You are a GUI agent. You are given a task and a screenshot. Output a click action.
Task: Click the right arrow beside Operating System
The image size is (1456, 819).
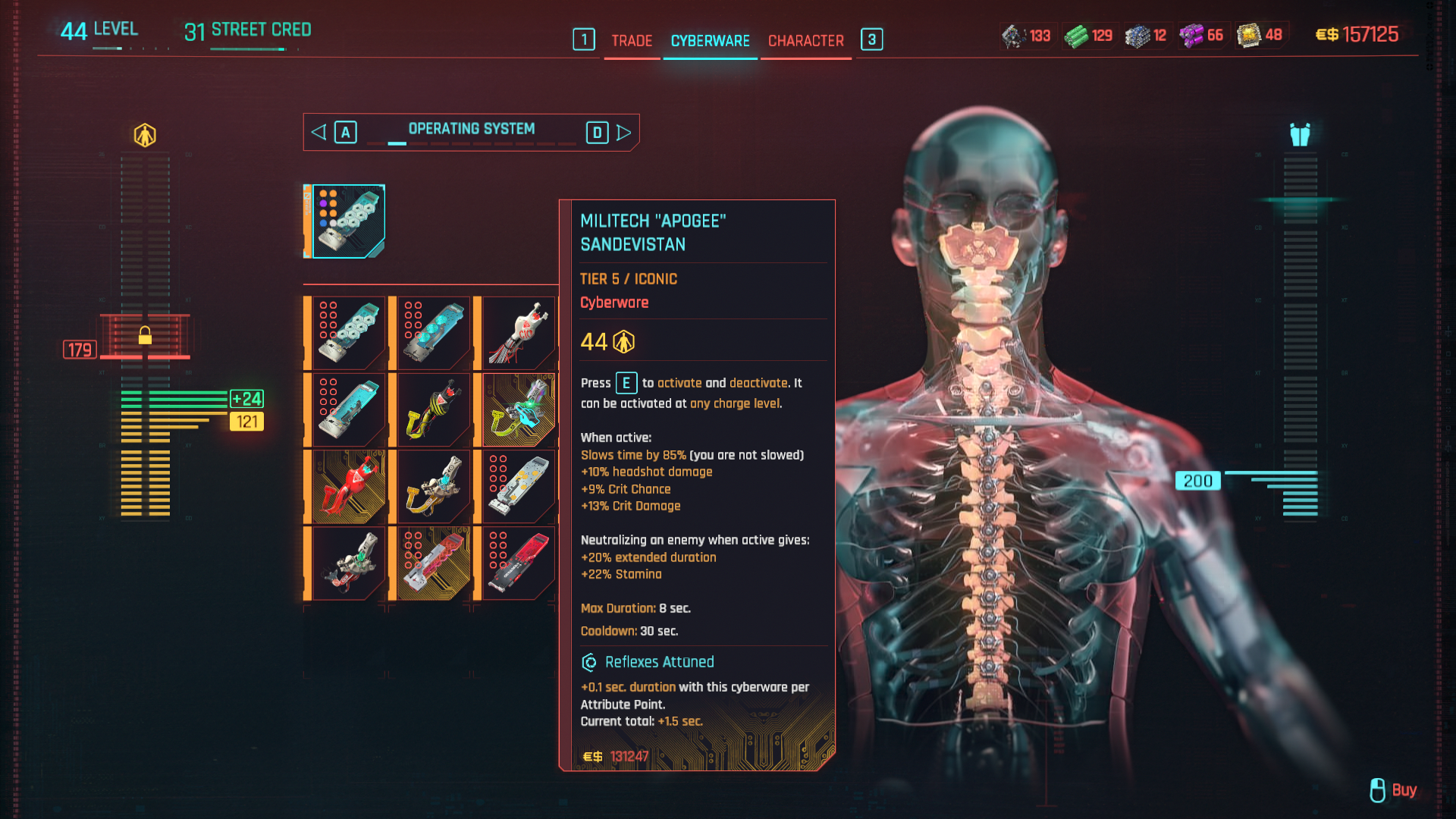624,133
